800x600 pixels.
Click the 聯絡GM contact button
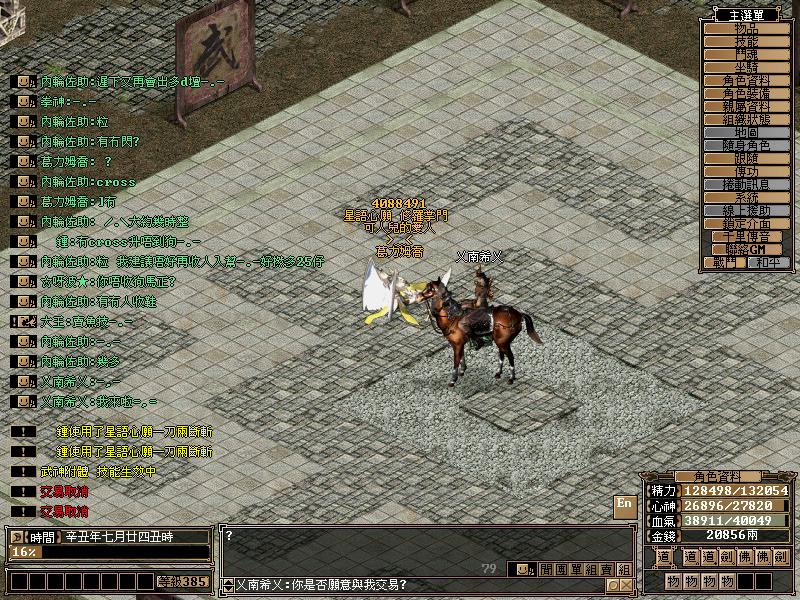pos(746,249)
